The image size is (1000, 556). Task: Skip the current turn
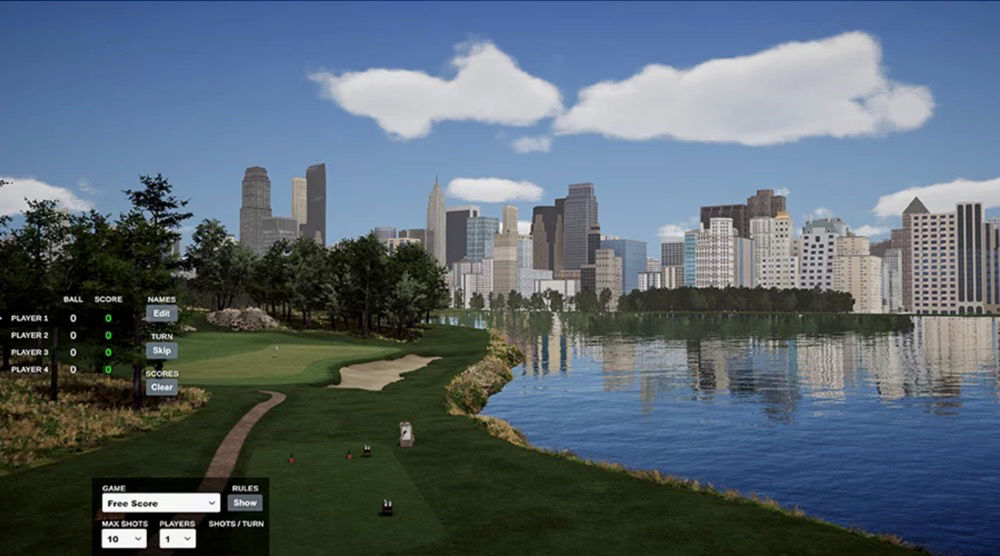click(161, 350)
